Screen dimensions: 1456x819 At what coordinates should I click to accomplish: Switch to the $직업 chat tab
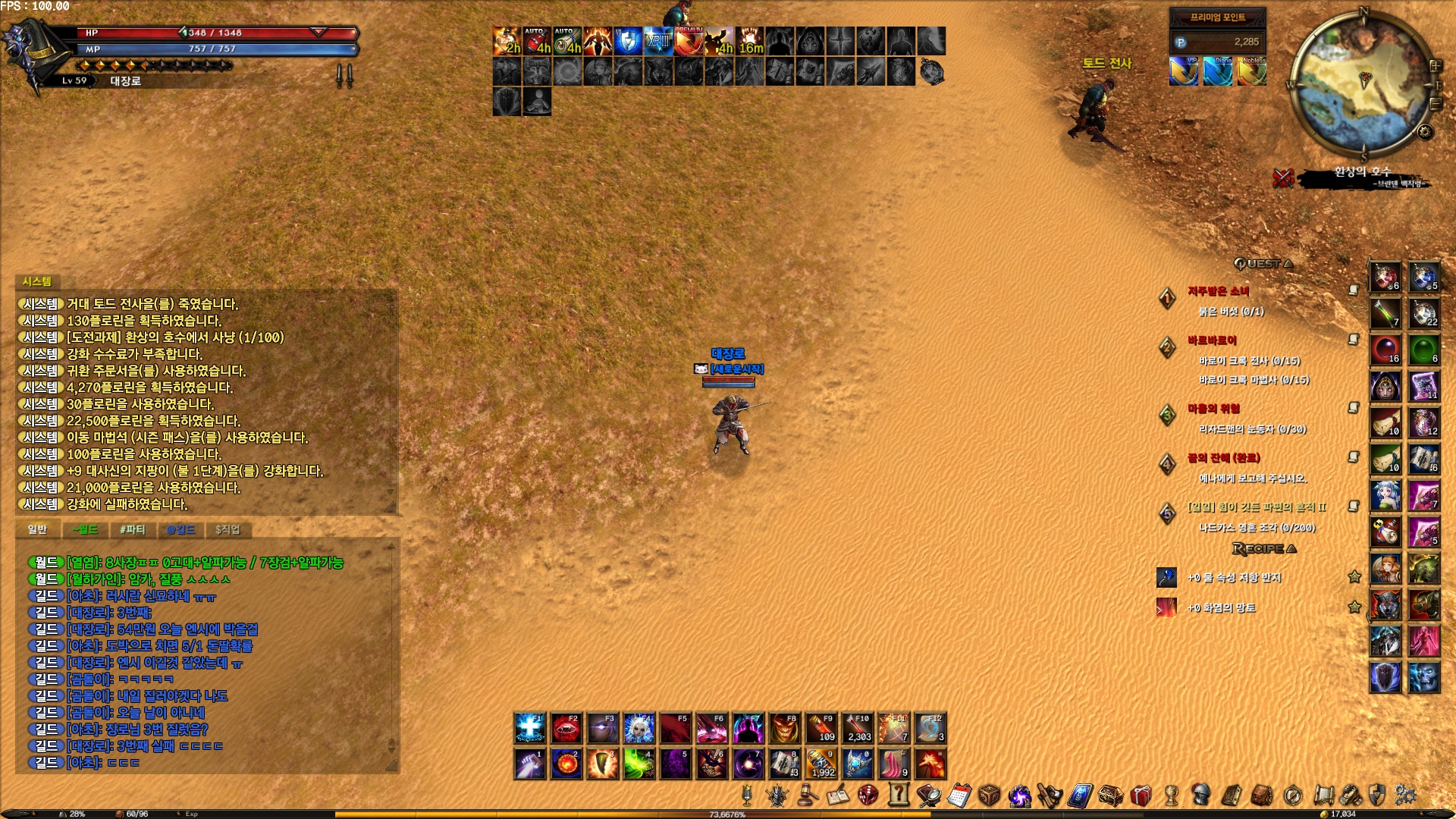coord(227,529)
